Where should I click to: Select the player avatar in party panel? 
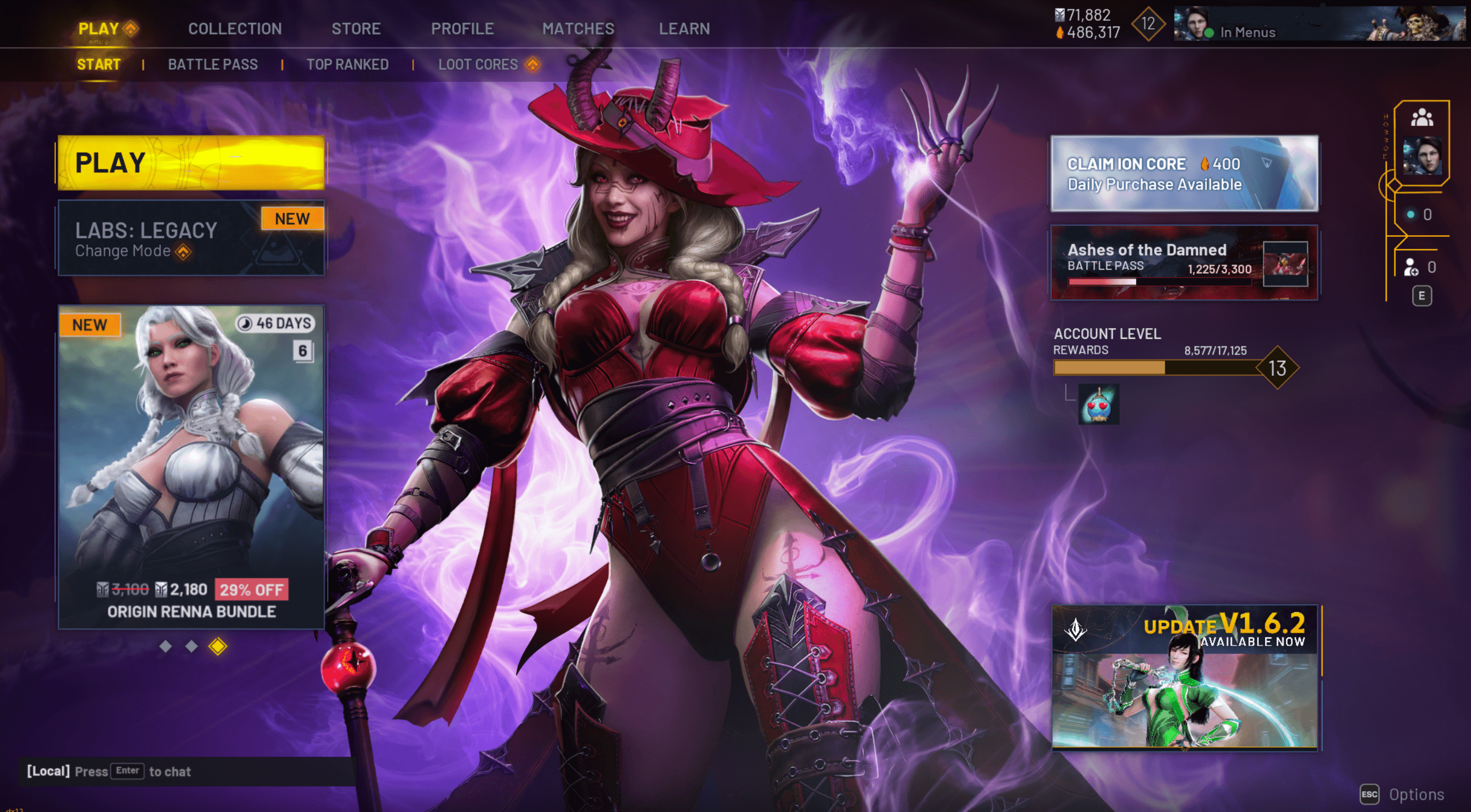click(x=1421, y=156)
